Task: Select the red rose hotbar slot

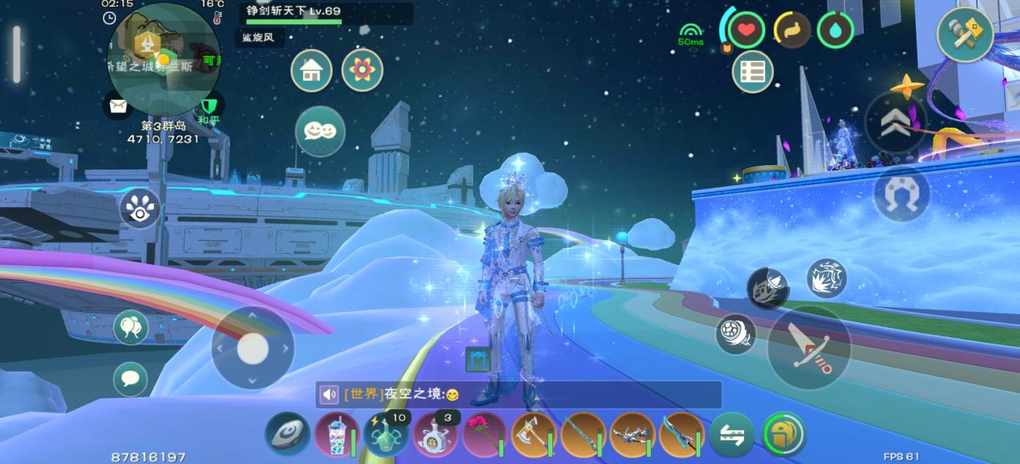Action: [484, 435]
